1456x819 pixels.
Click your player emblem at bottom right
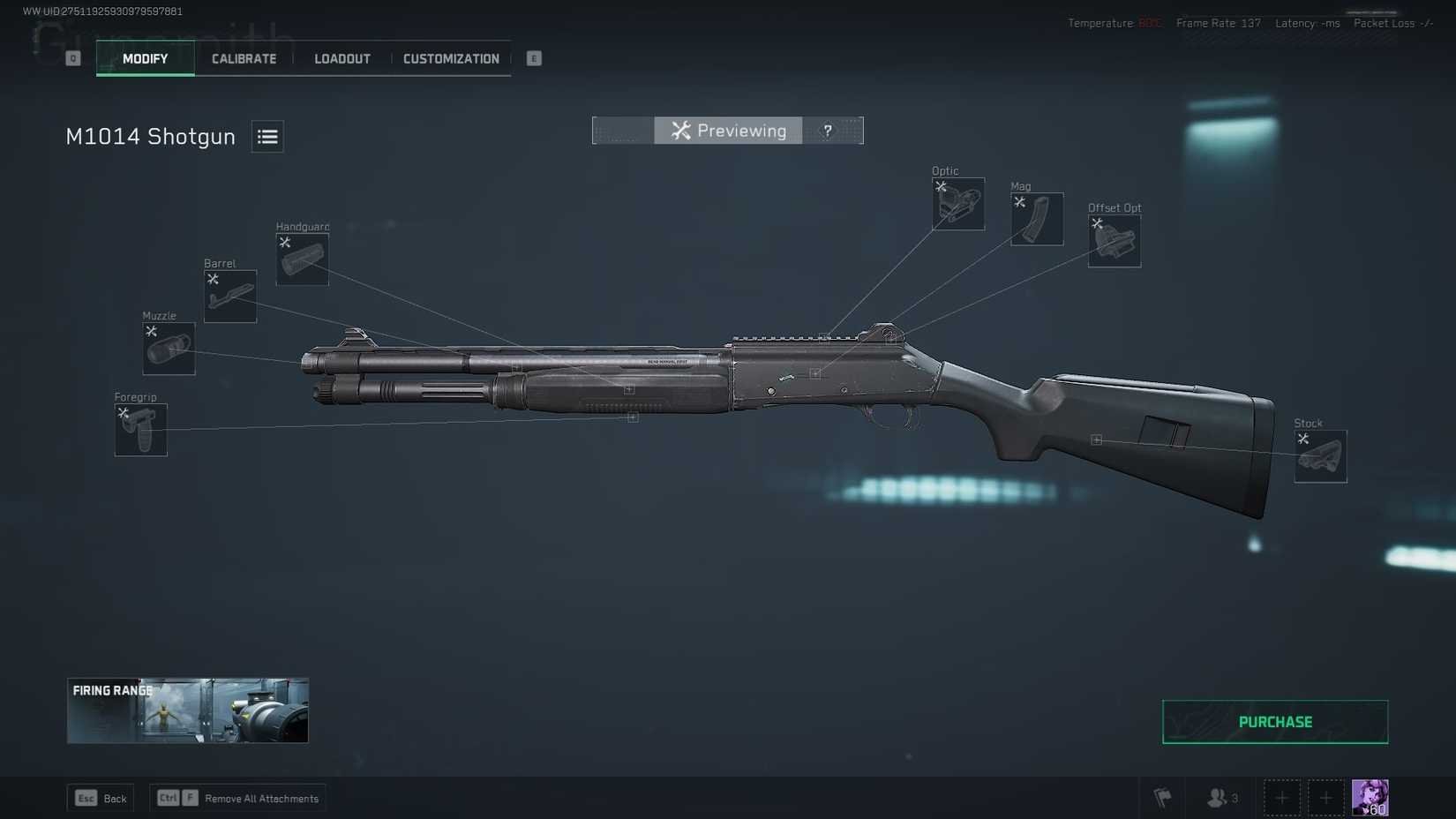[x=1370, y=797]
